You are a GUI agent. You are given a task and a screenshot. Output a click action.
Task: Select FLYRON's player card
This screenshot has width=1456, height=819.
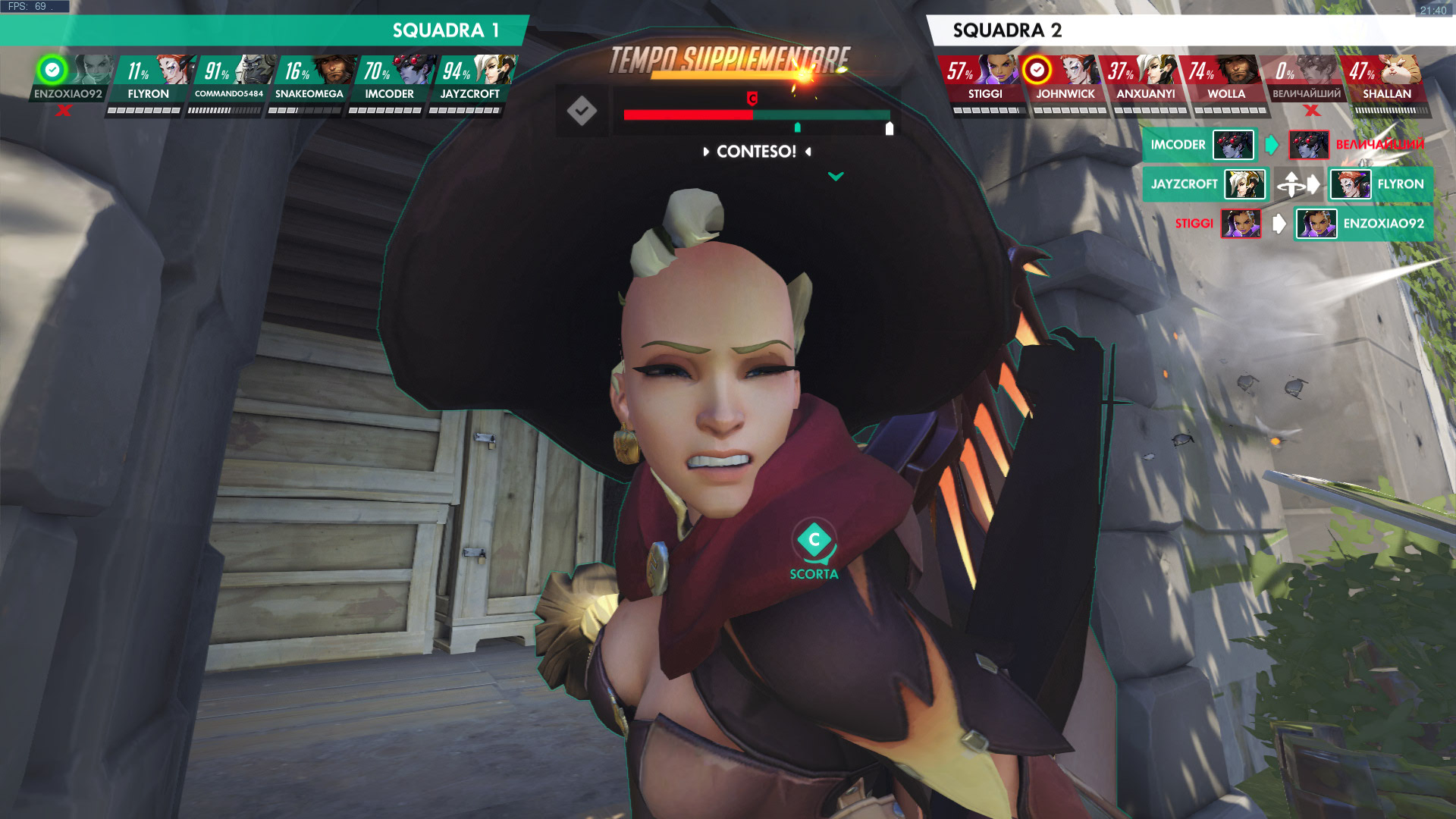pyautogui.click(x=148, y=79)
